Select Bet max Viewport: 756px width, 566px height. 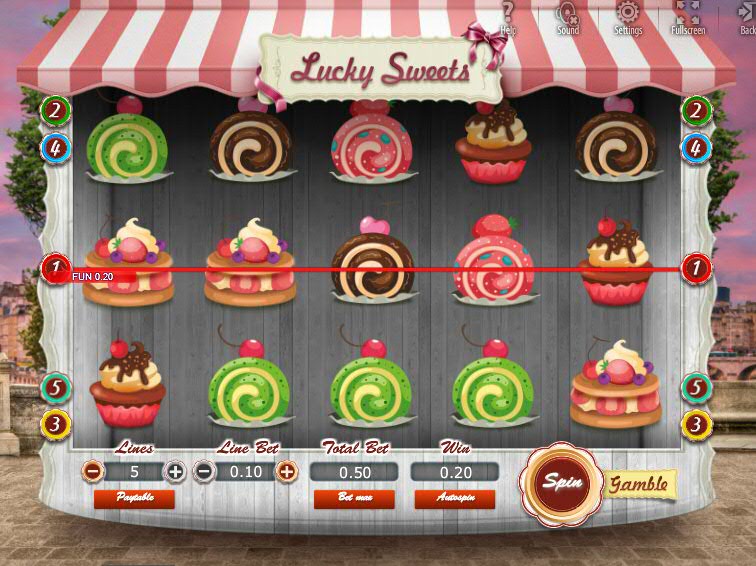click(x=354, y=498)
